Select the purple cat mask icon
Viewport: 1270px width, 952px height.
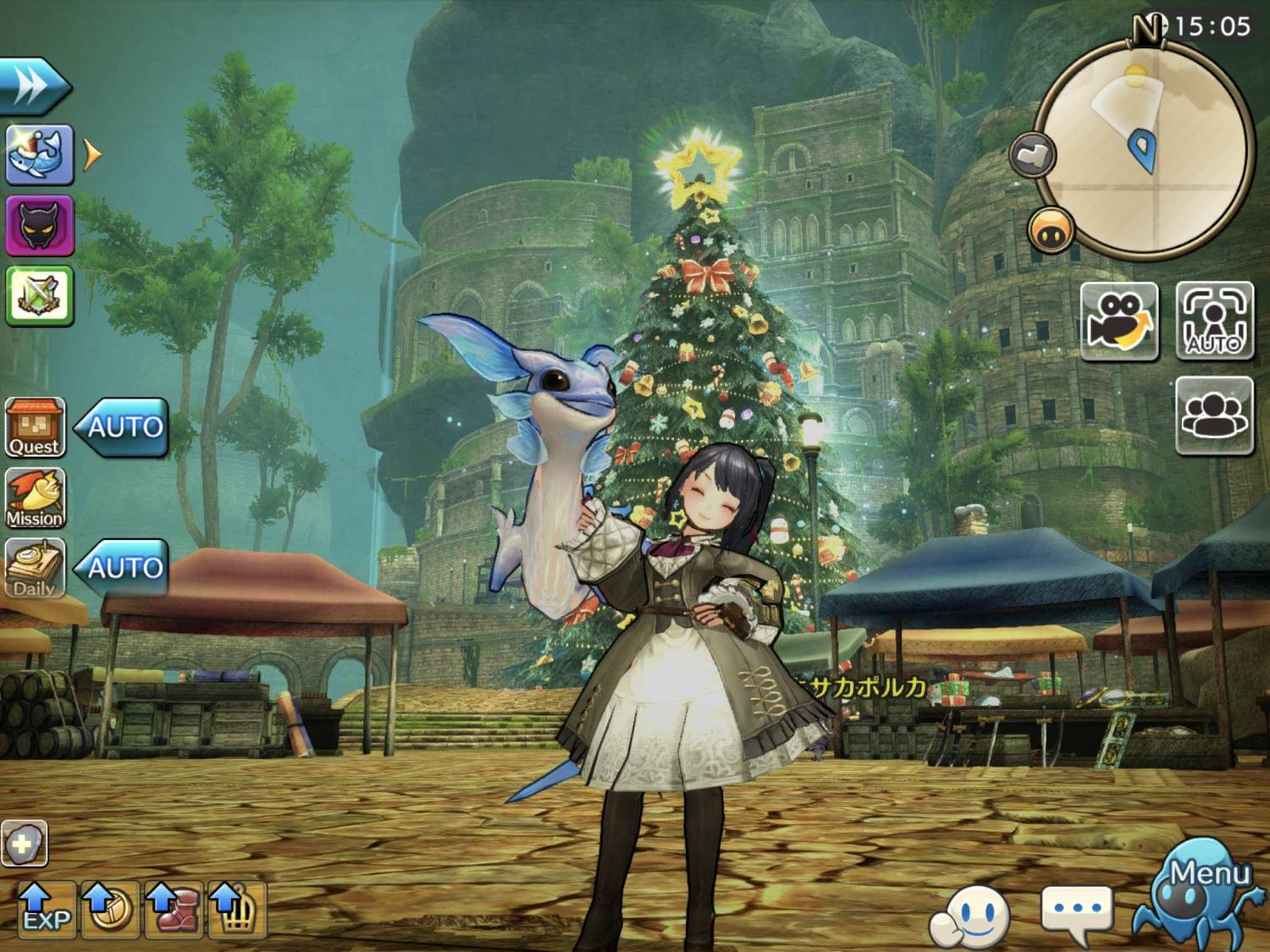tap(40, 225)
